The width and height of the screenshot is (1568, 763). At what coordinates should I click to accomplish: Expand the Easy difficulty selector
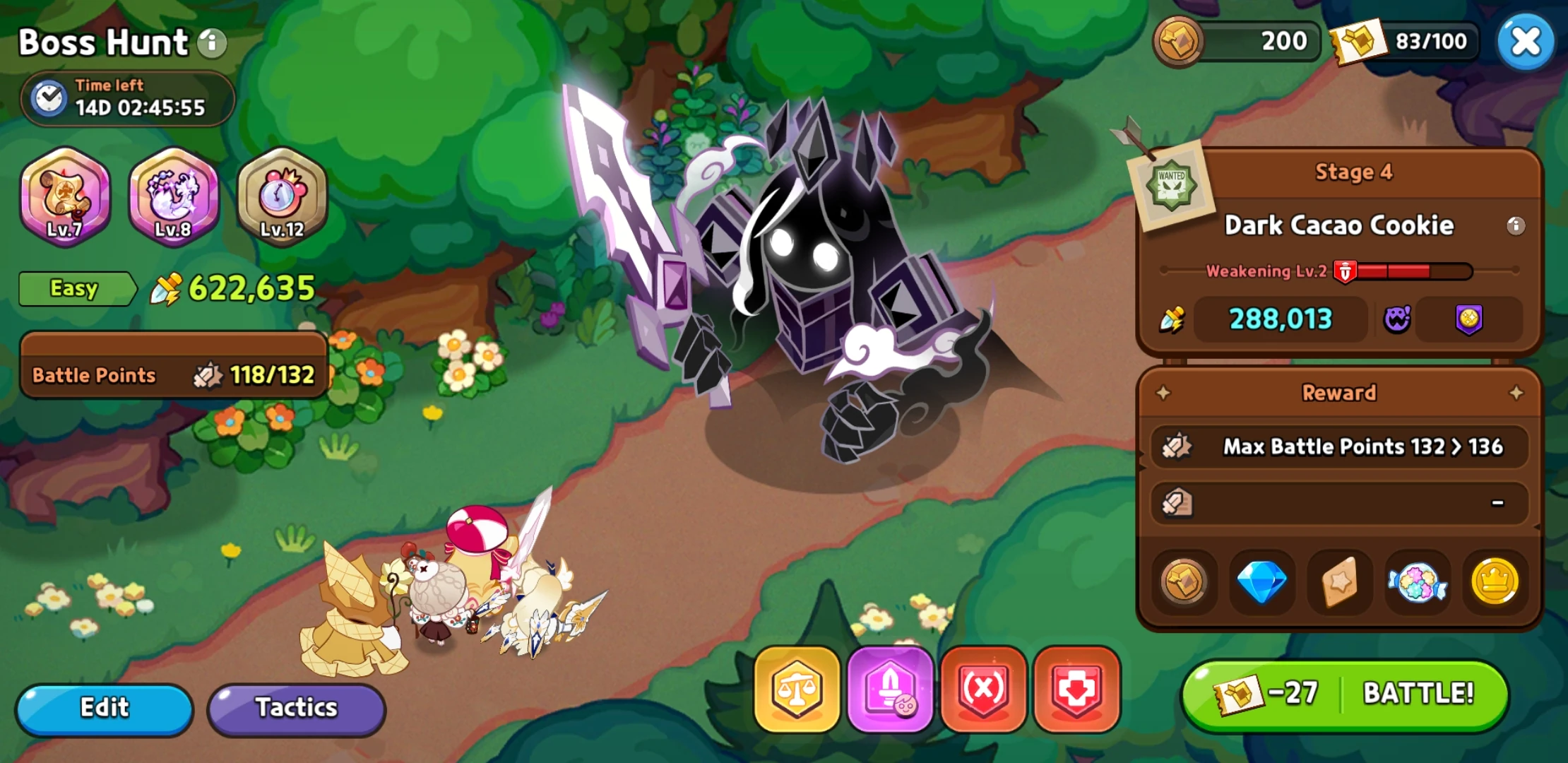(76, 288)
